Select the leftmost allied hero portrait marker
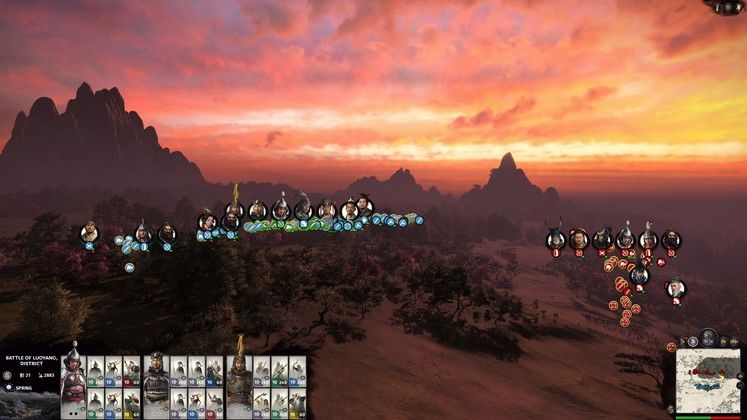 [89, 233]
